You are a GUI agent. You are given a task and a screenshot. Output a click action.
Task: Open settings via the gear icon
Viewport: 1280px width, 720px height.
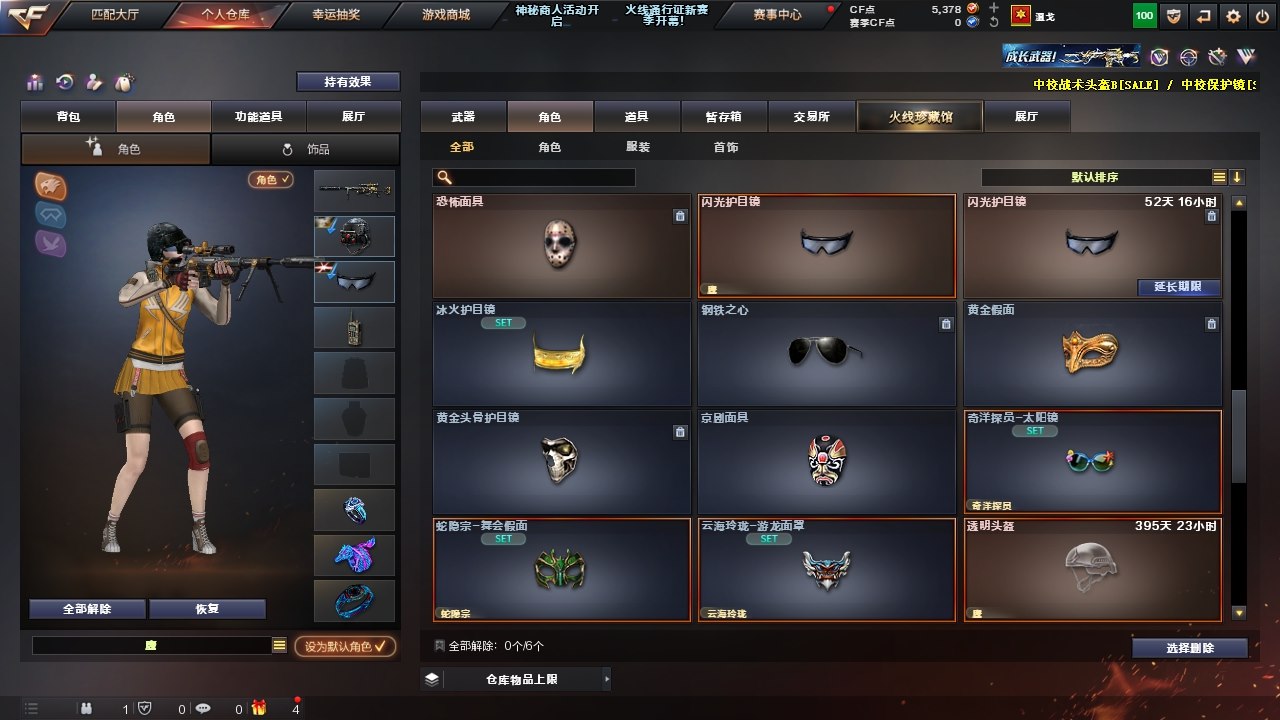(x=1233, y=16)
